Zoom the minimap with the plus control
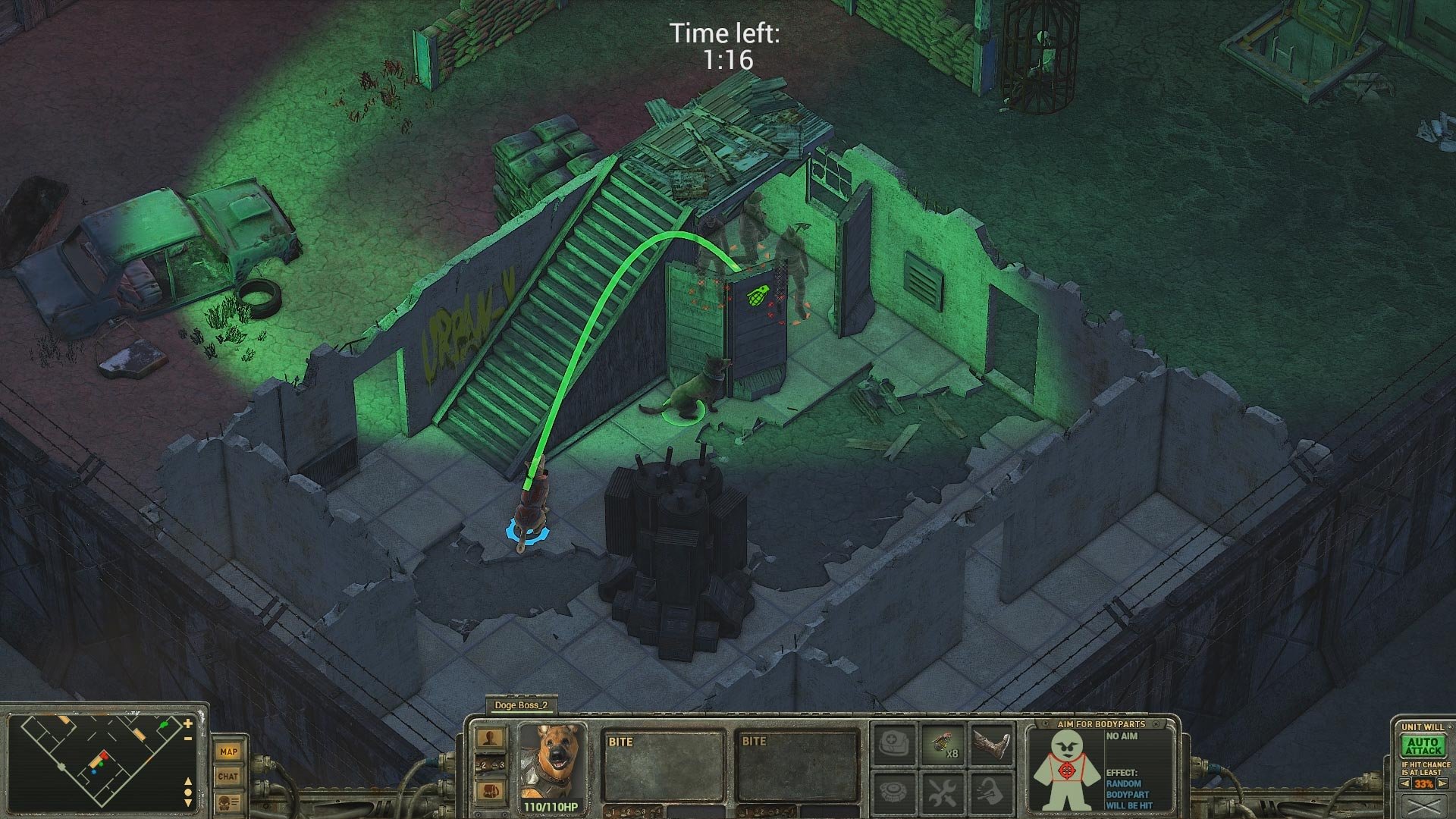Viewport: 1456px width, 819px height. (x=187, y=723)
